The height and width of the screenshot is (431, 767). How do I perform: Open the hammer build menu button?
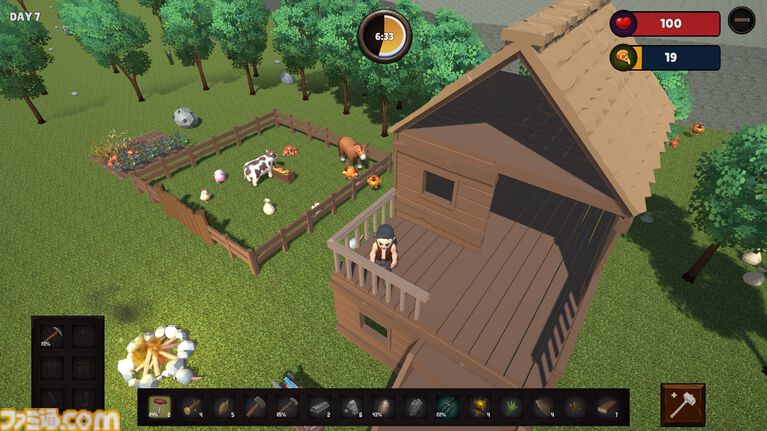[683, 405]
